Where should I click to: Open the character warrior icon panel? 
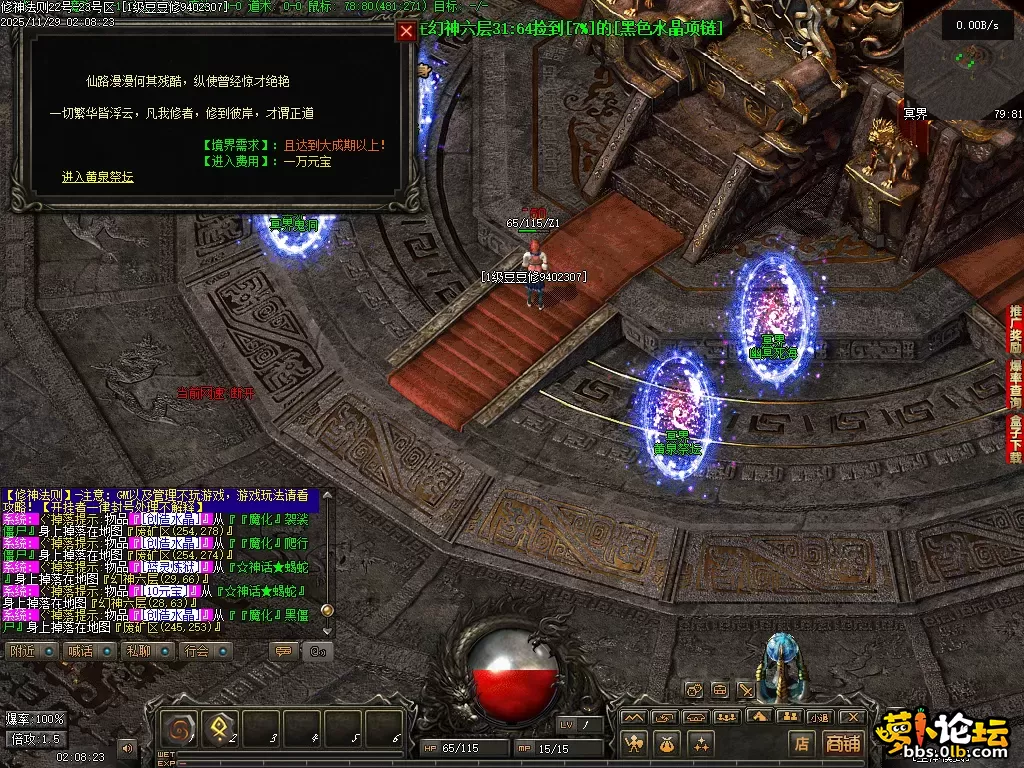tap(633, 743)
